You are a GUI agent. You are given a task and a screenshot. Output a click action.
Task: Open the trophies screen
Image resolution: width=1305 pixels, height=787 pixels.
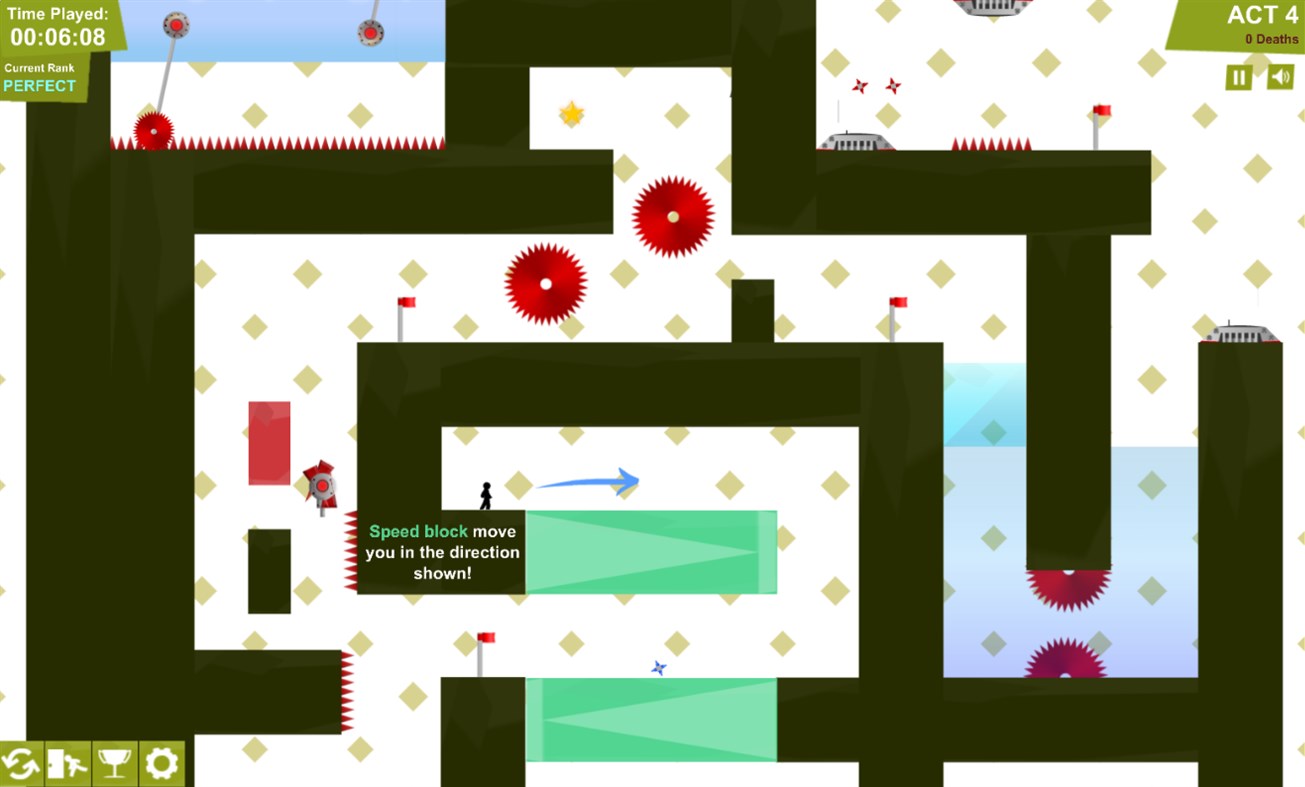114,763
